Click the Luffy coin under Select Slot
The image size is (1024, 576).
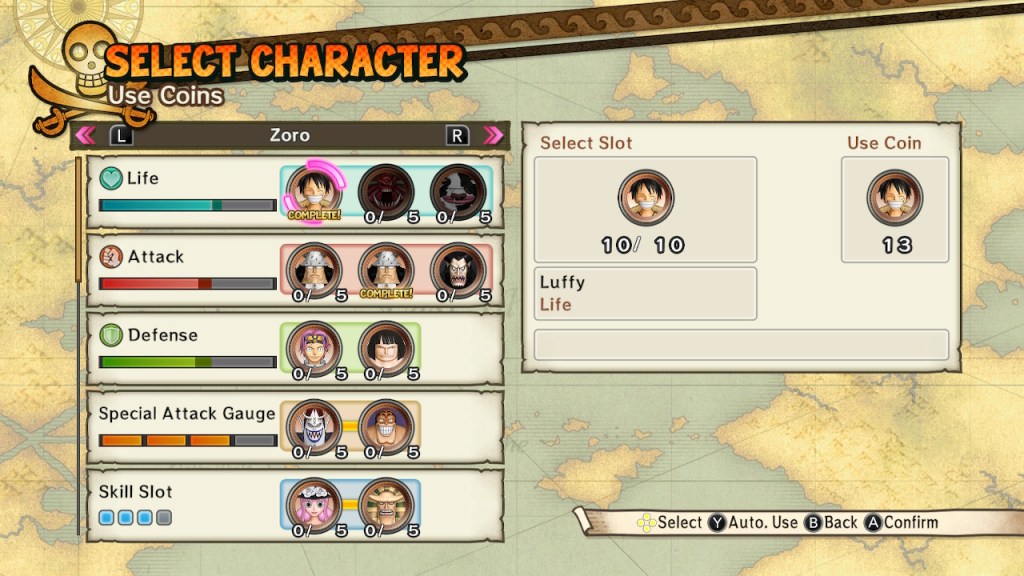pyautogui.click(x=645, y=196)
